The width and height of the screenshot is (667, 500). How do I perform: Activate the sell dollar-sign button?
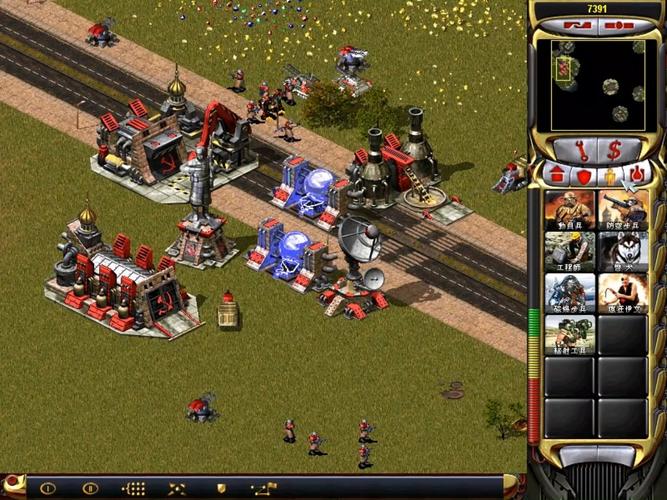615,151
